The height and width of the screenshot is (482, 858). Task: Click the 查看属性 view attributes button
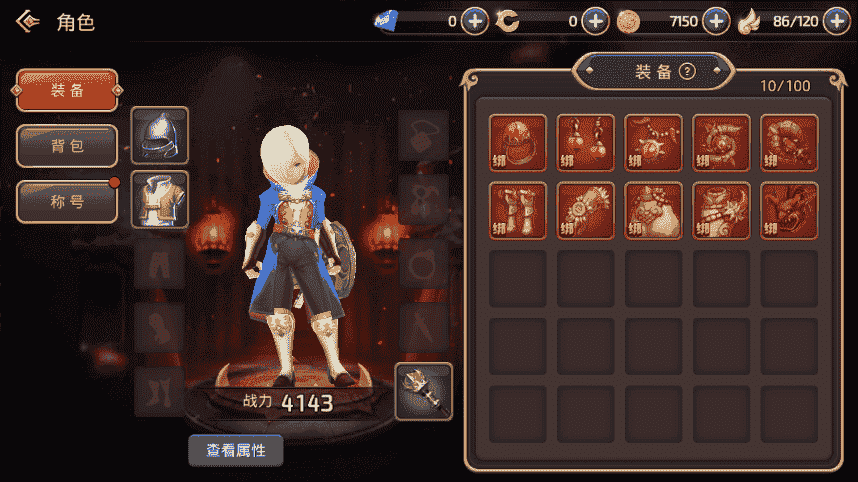tap(236, 451)
